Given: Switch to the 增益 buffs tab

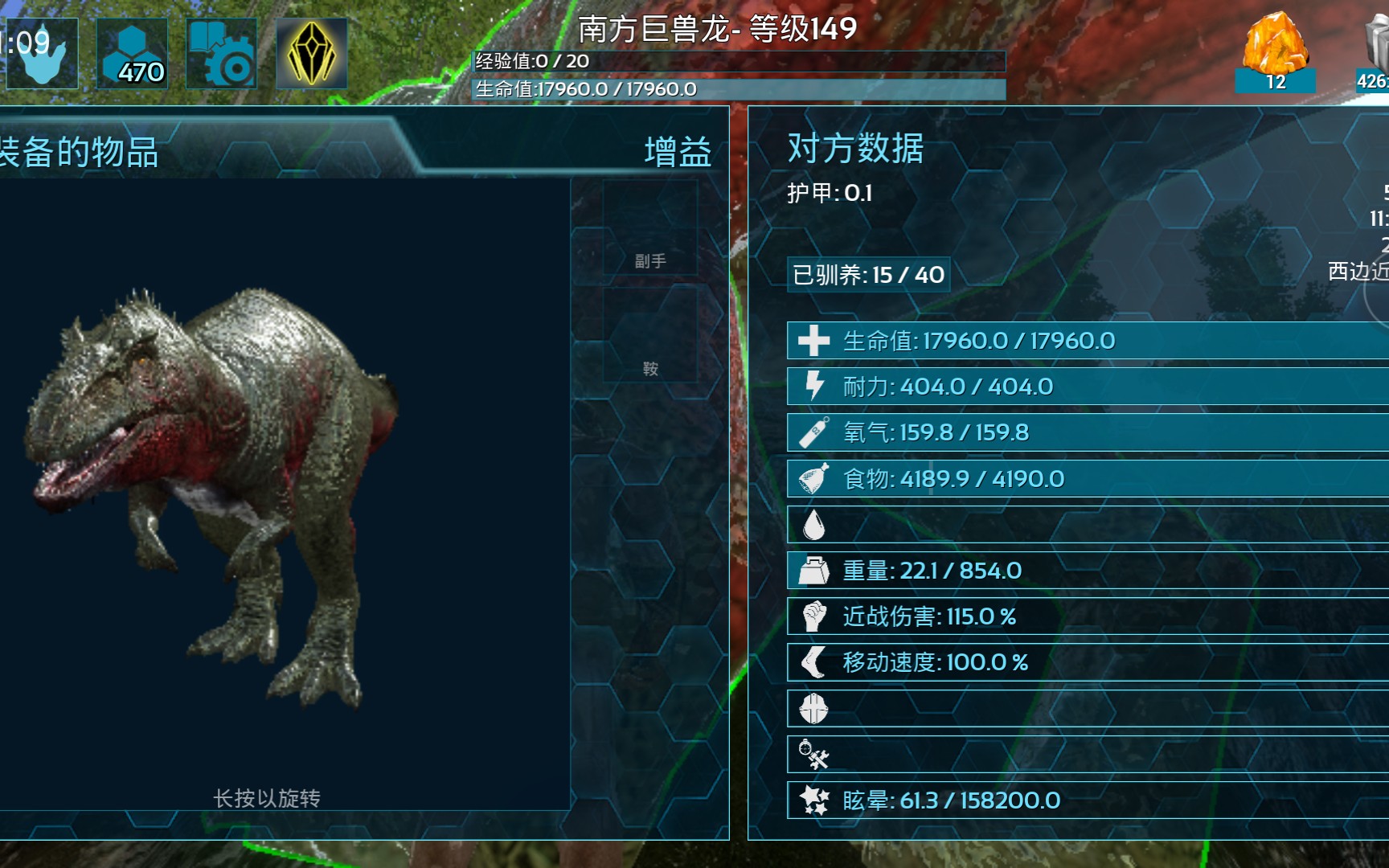Looking at the screenshot, I should 677,152.
